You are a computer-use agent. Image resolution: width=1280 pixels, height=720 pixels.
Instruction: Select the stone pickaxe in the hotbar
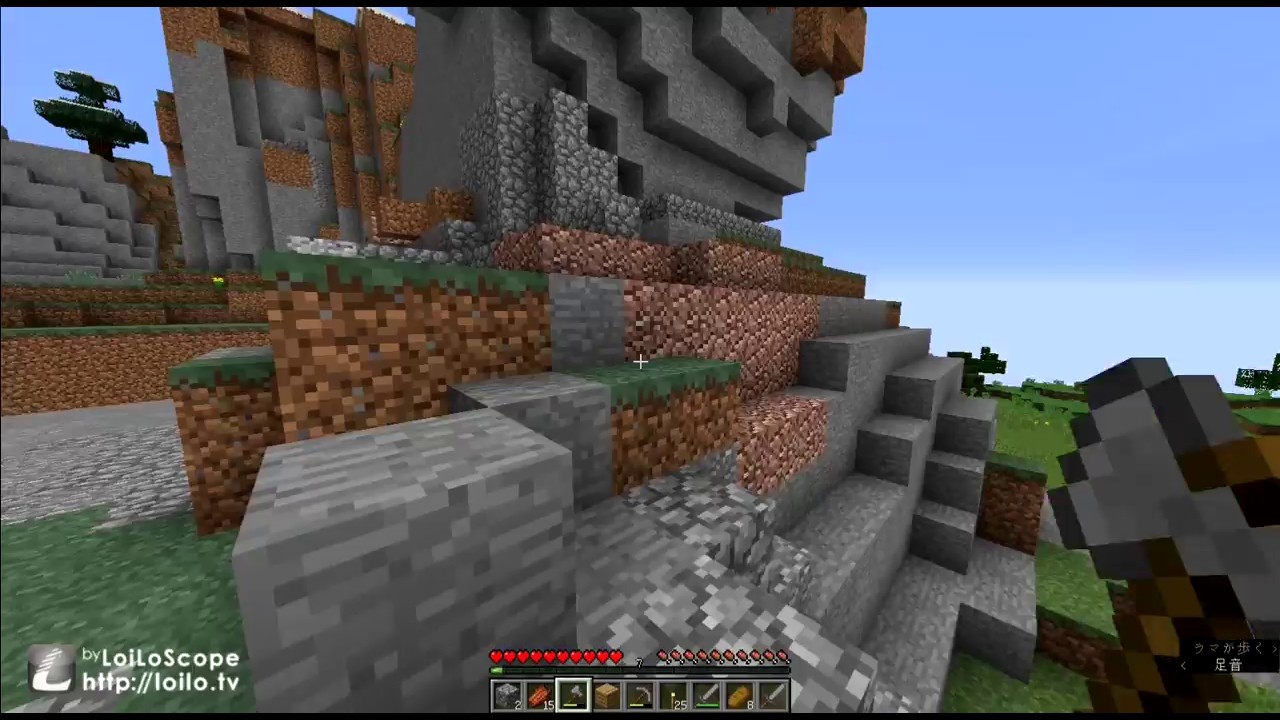tap(641, 695)
